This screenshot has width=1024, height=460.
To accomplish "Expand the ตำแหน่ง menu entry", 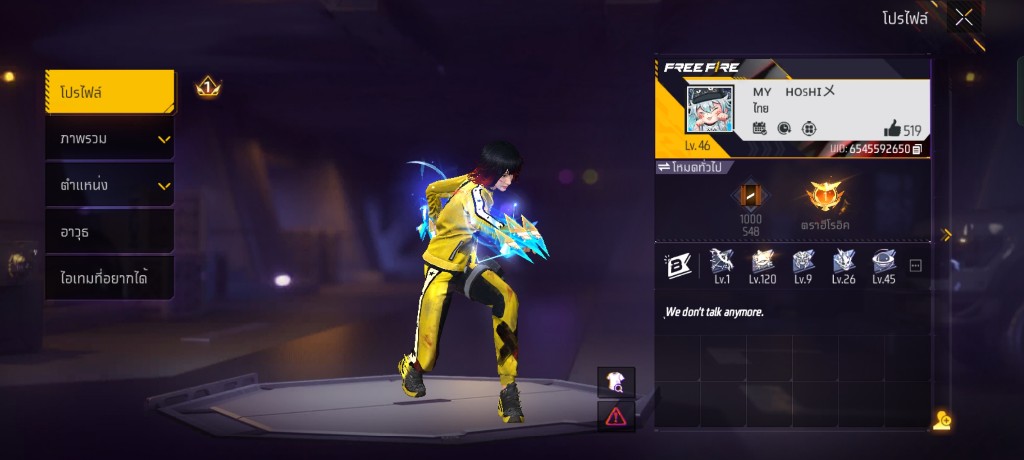I will click(x=110, y=185).
